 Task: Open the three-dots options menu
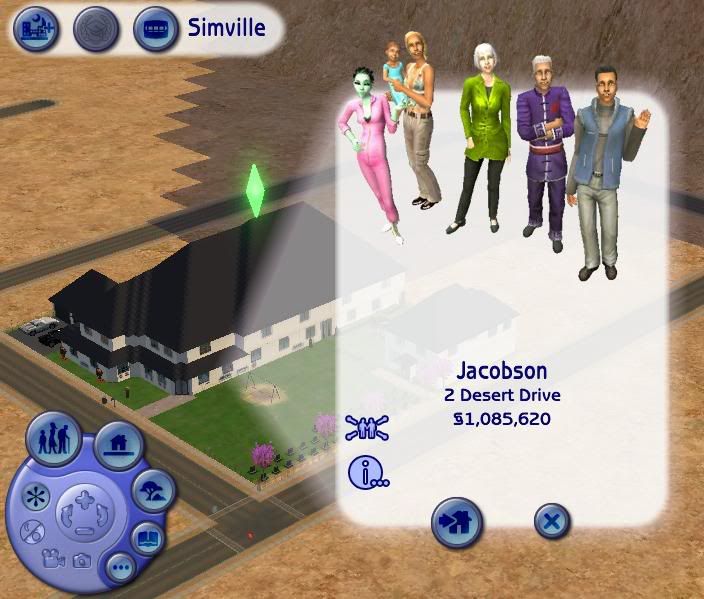[x=121, y=568]
